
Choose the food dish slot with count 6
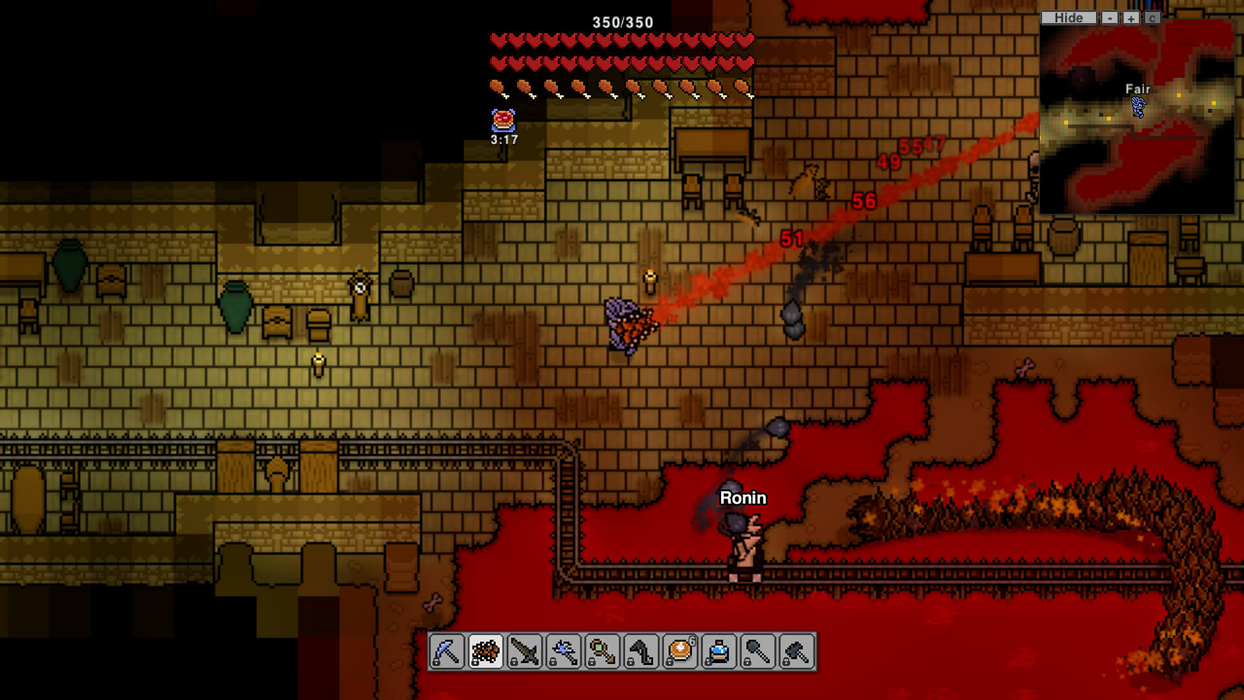click(x=680, y=652)
